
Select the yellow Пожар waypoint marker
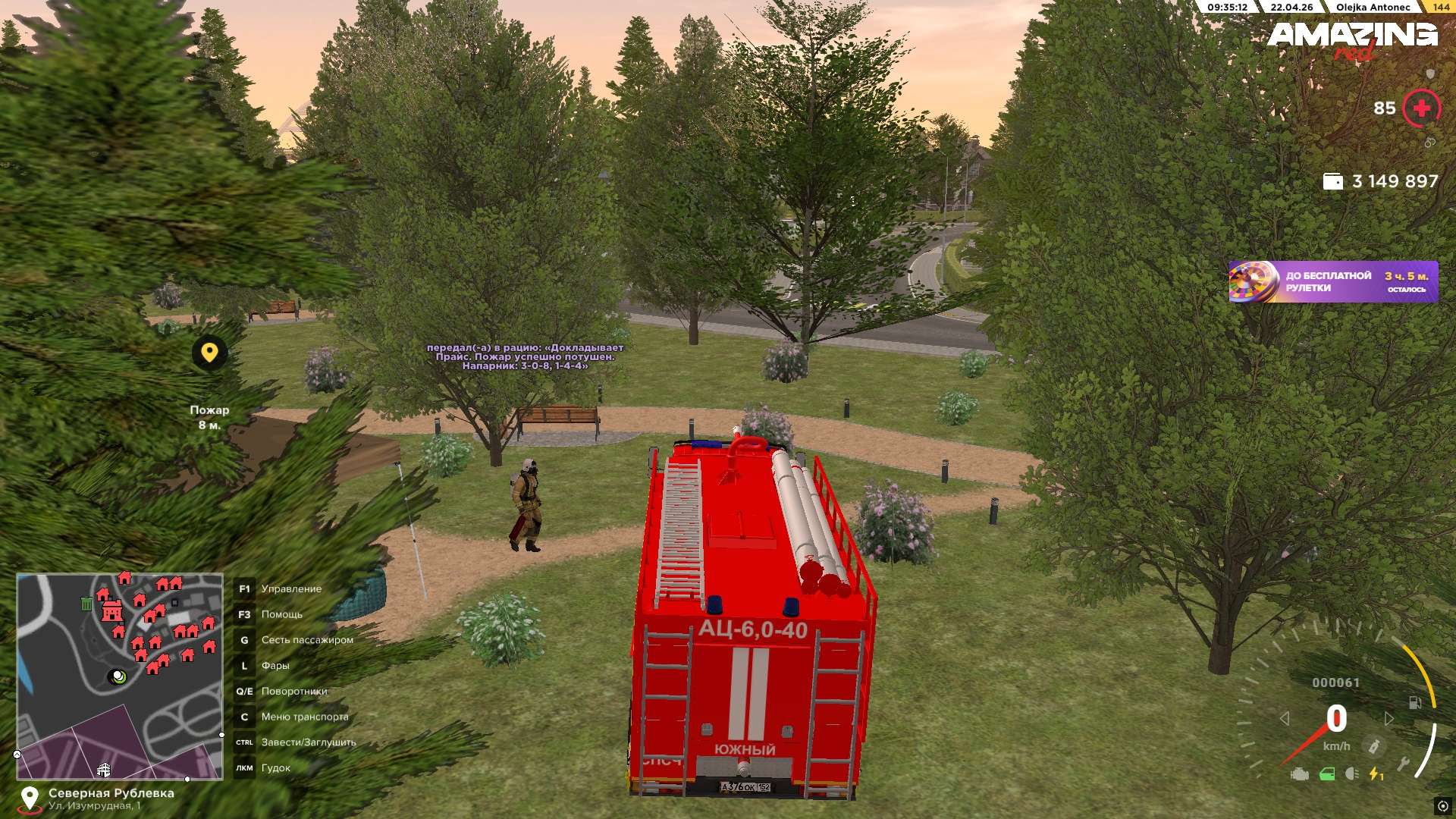coord(209,353)
